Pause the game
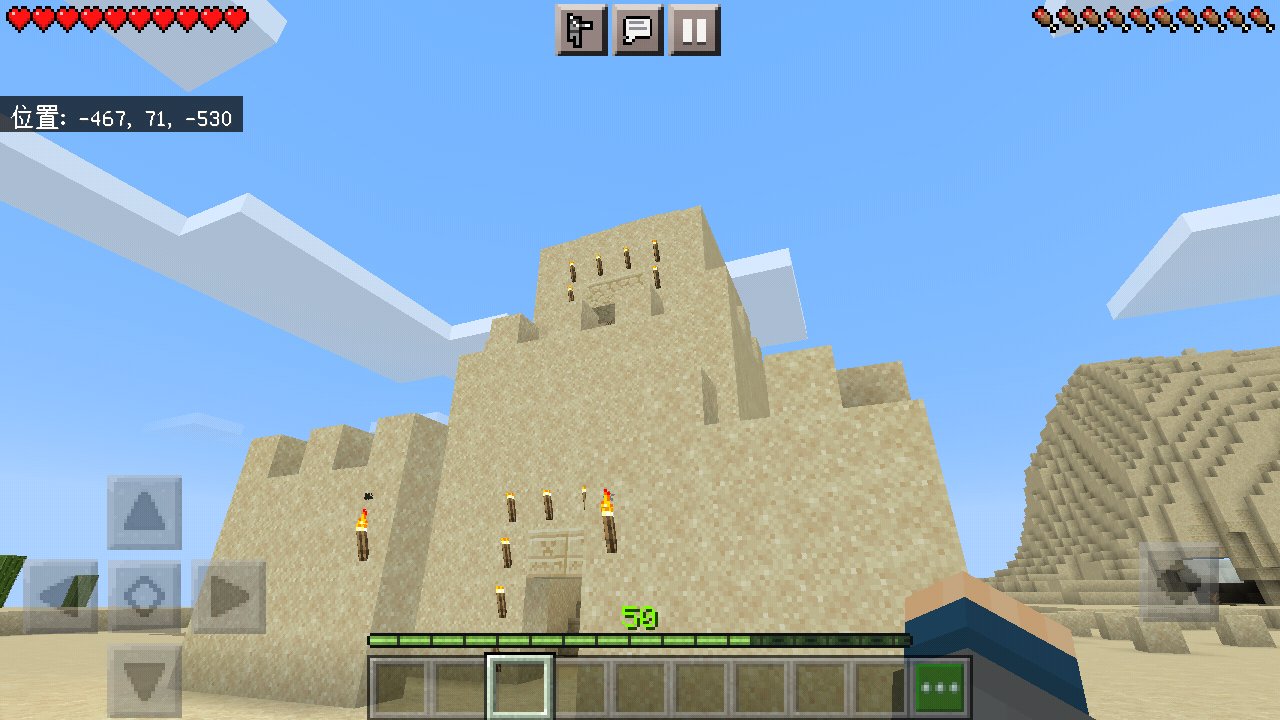The width and height of the screenshot is (1280, 720). (696, 30)
